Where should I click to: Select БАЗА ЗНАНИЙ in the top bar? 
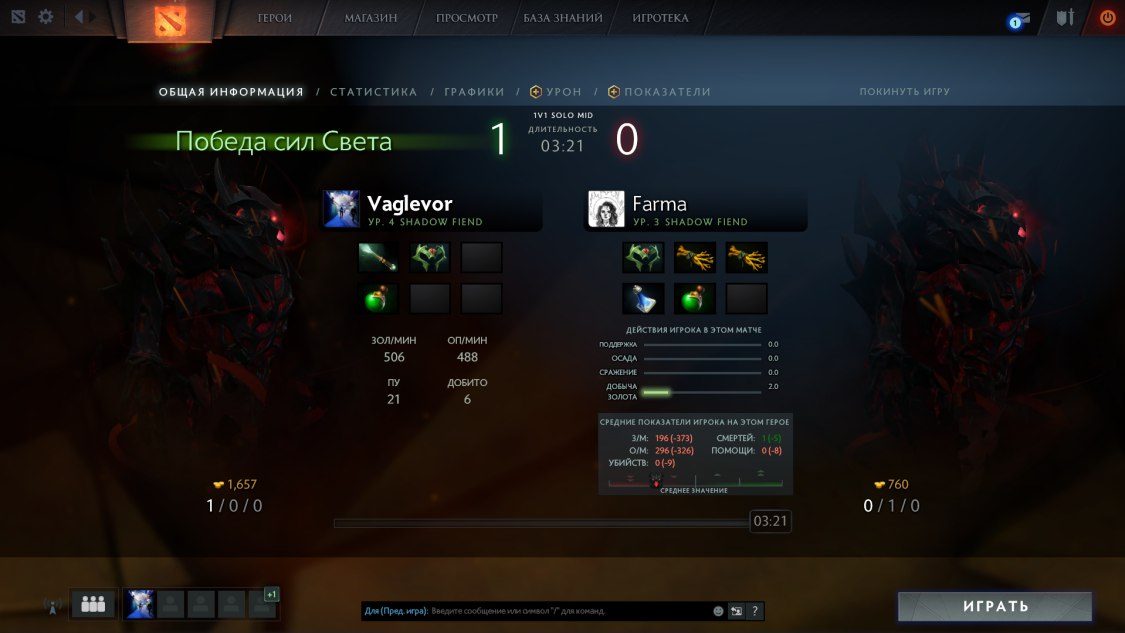coord(563,18)
